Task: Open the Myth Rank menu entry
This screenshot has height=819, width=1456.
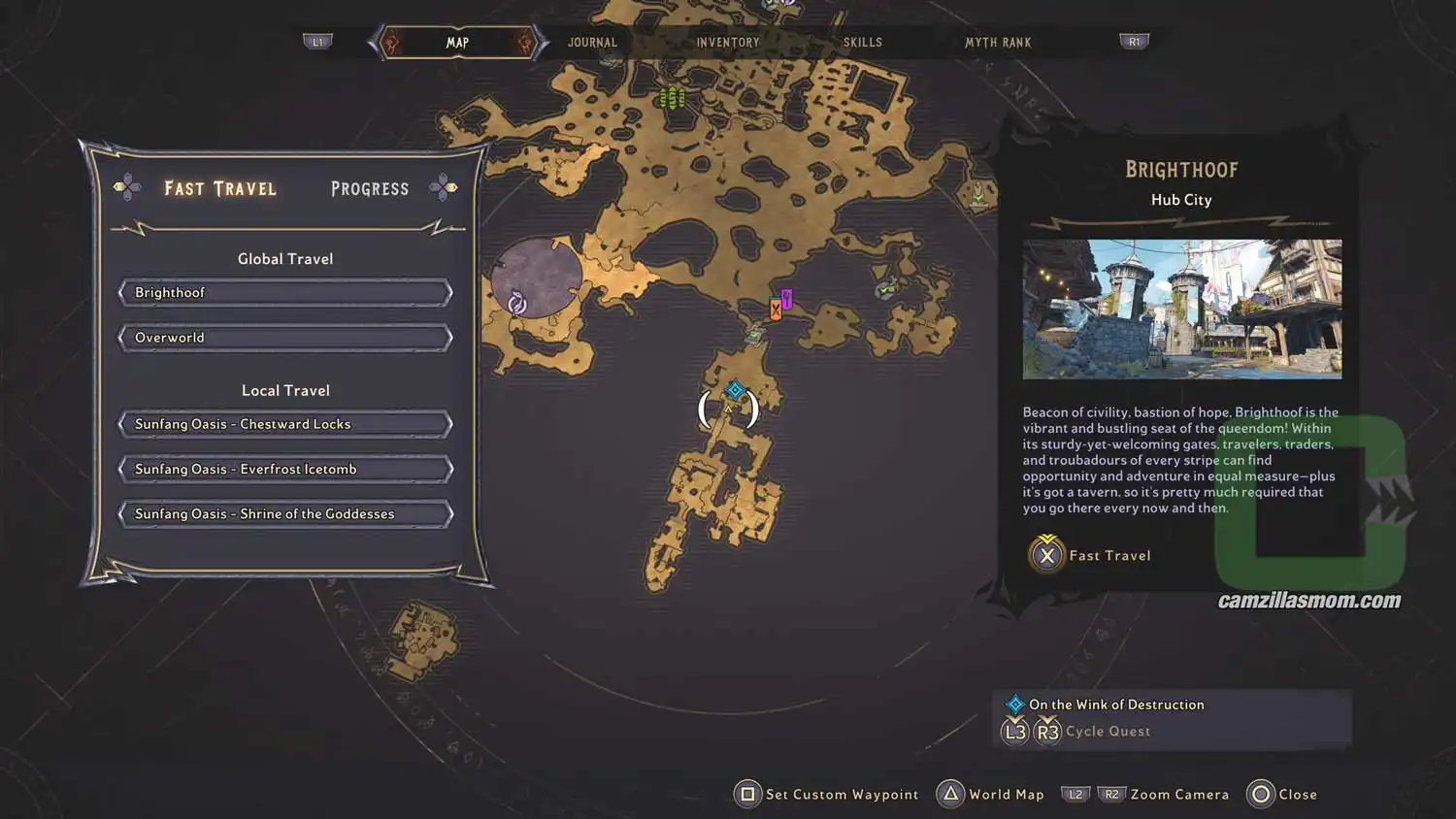Action: pyautogui.click(x=998, y=42)
